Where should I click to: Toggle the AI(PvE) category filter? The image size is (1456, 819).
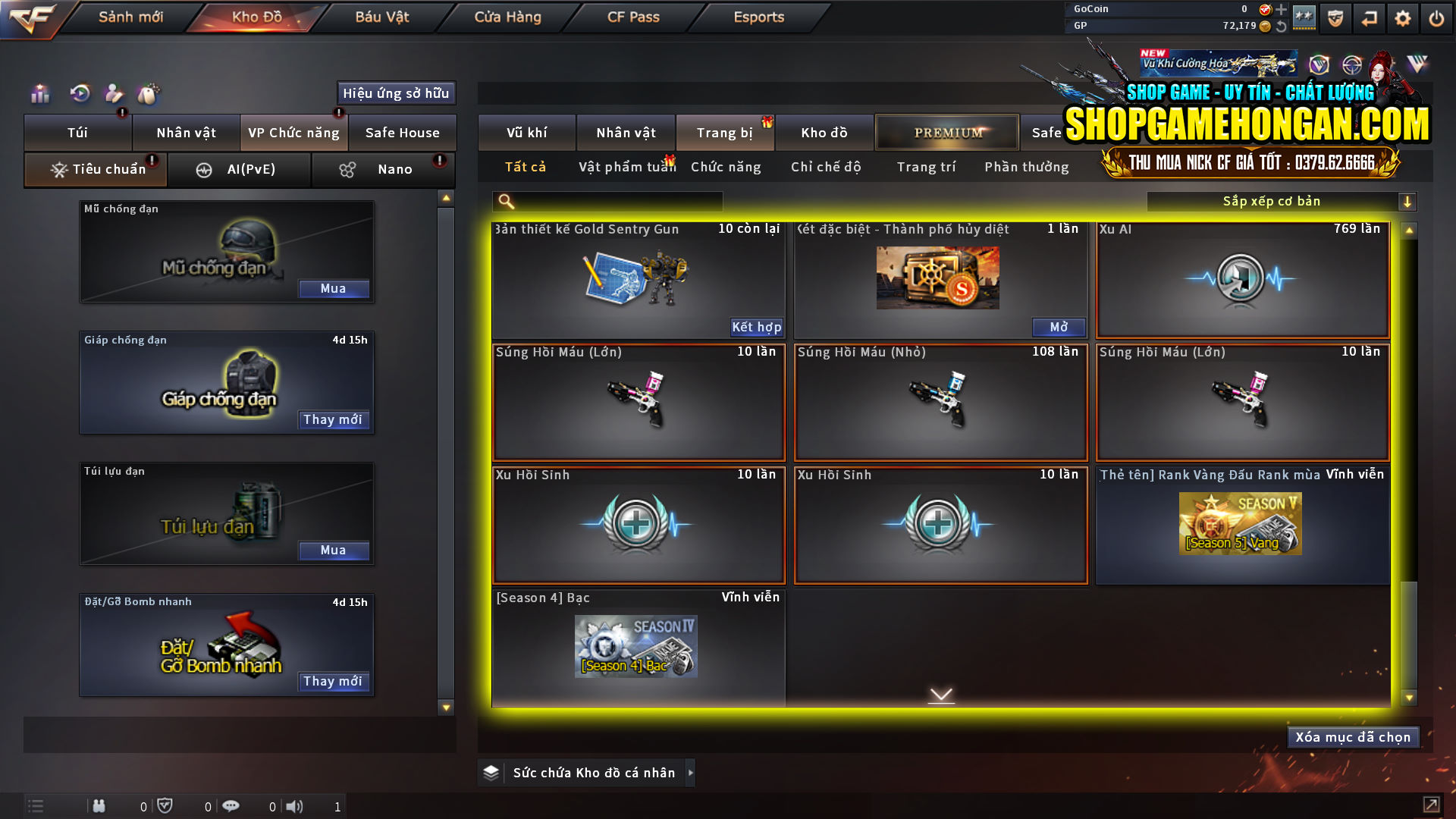coord(240,169)
